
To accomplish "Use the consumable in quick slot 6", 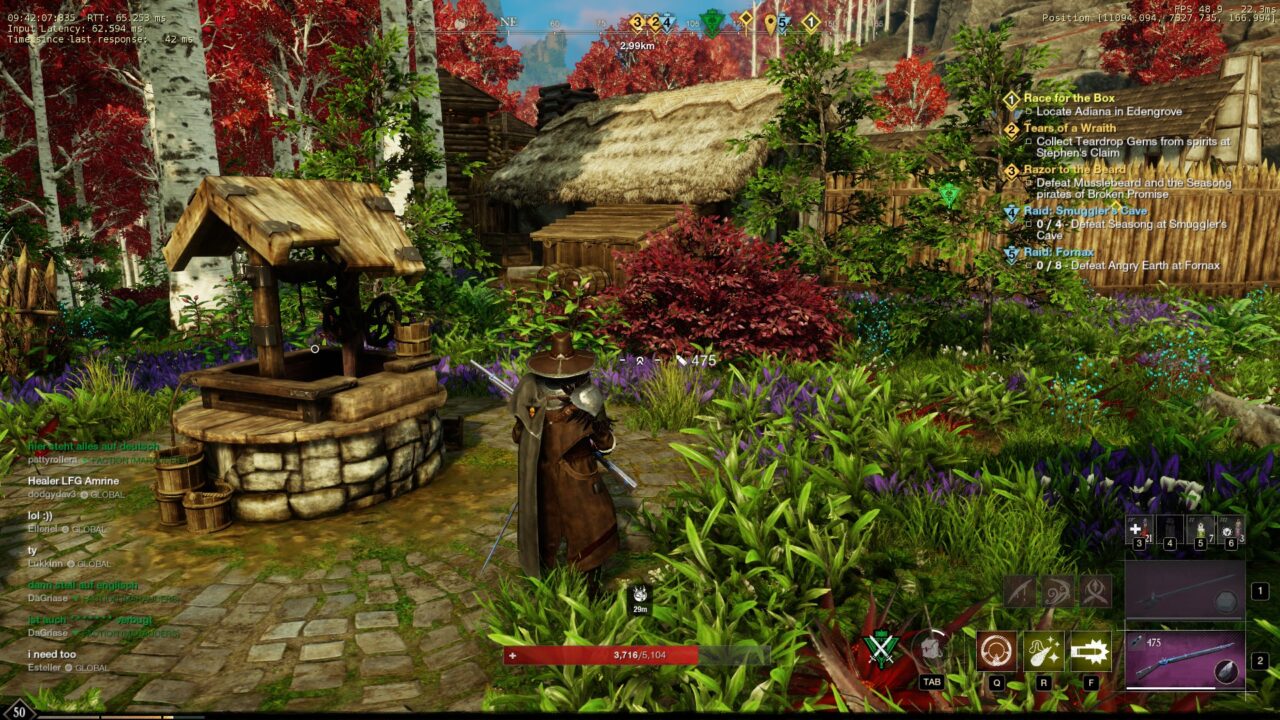I will [x=1231, y=531].
